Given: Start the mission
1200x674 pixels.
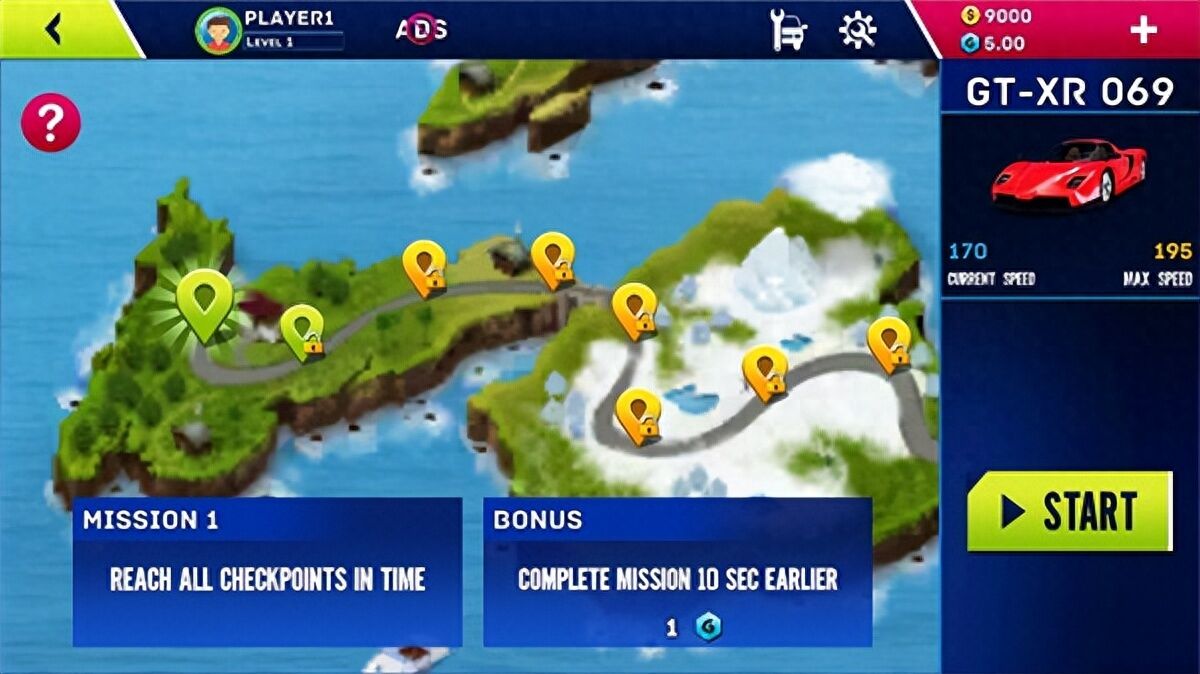Looking at the screenshot, I should coord(1069,511).
